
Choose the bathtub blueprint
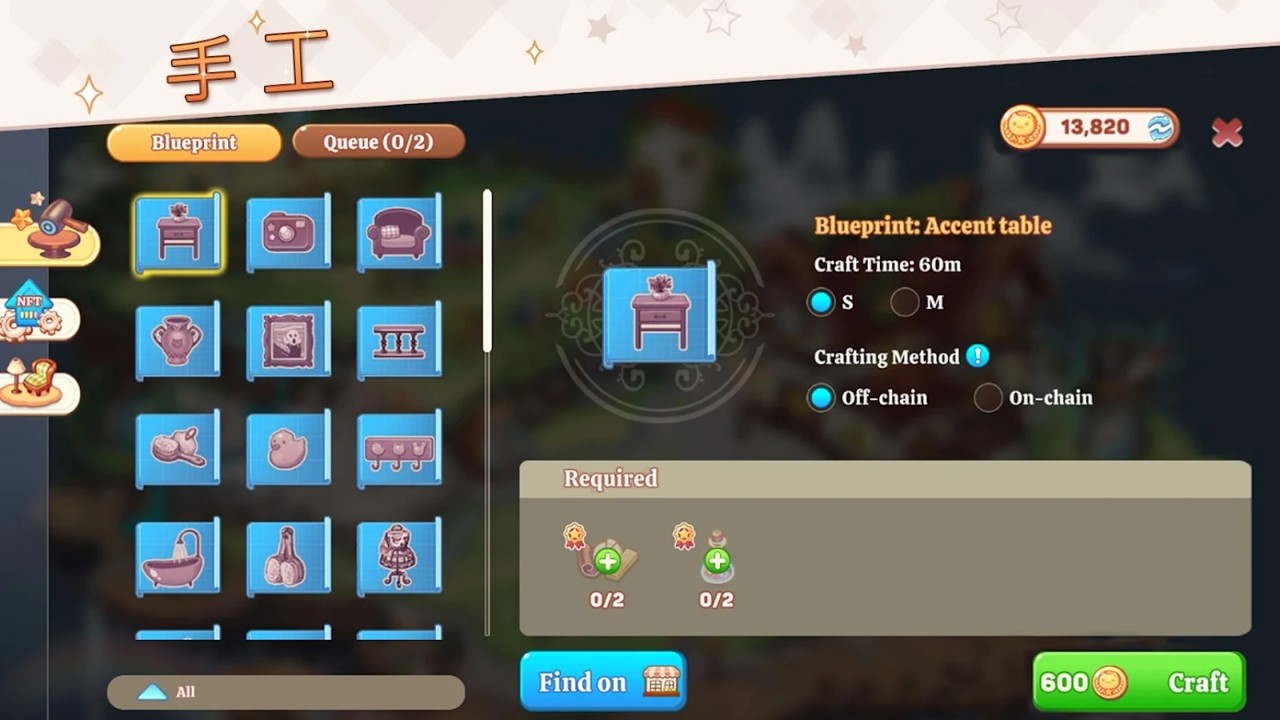click(178, 557)
